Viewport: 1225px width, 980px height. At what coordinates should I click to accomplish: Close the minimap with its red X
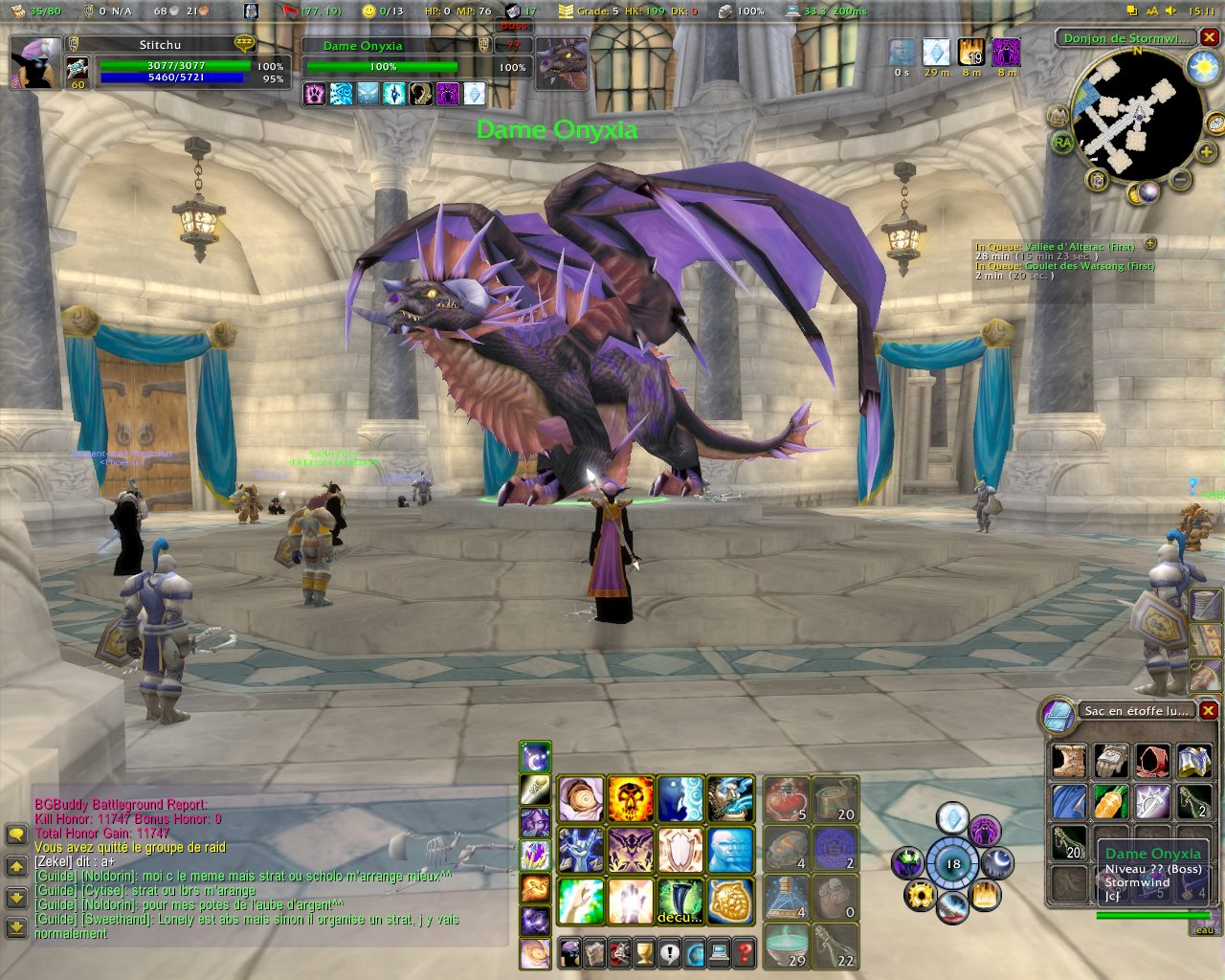tap(1210, 38)
